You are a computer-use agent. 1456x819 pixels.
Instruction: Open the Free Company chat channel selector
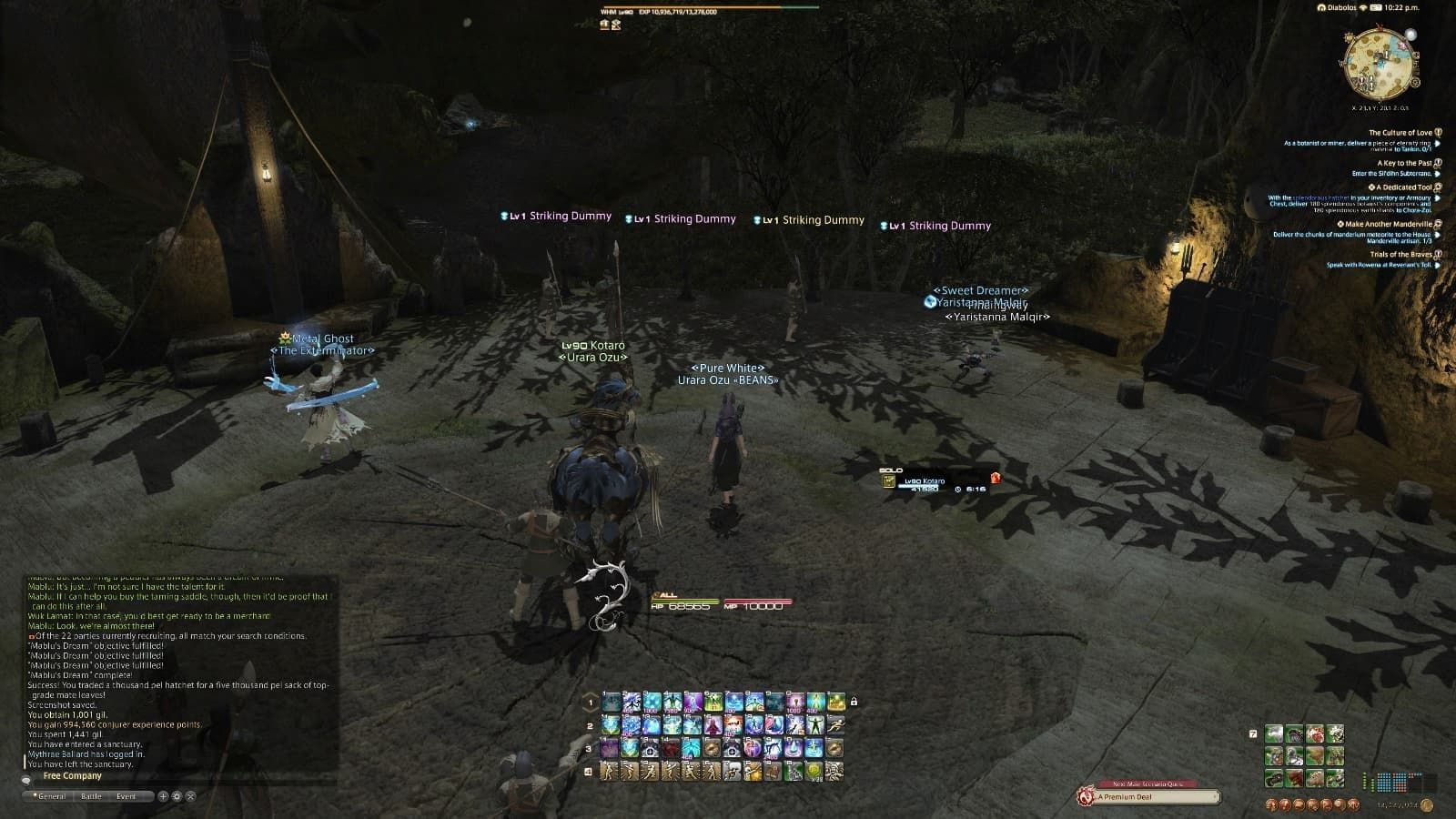[x=73, y=775]
